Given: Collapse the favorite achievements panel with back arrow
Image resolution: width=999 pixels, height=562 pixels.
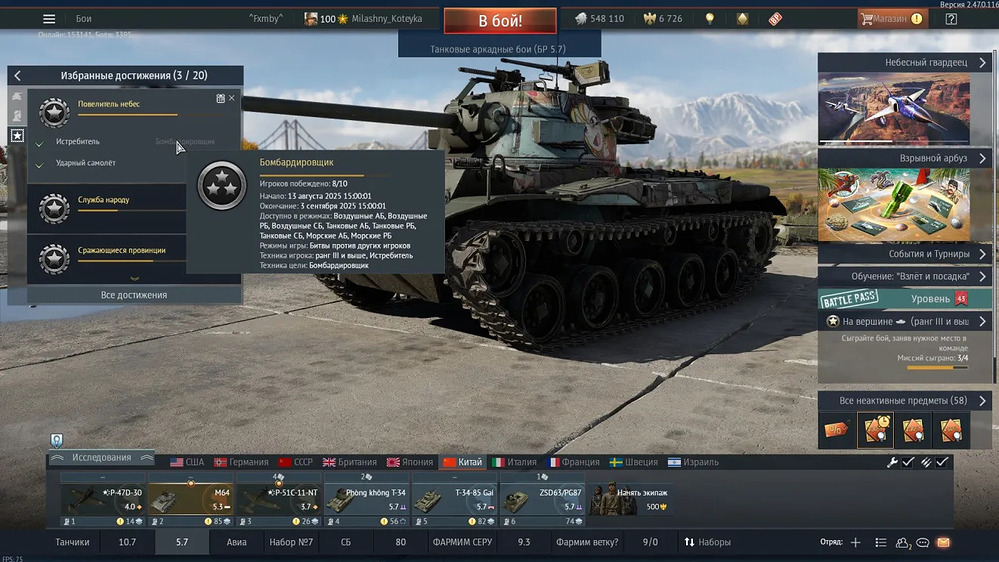Looking at the screenshot, I should click(x=17, y=76).
